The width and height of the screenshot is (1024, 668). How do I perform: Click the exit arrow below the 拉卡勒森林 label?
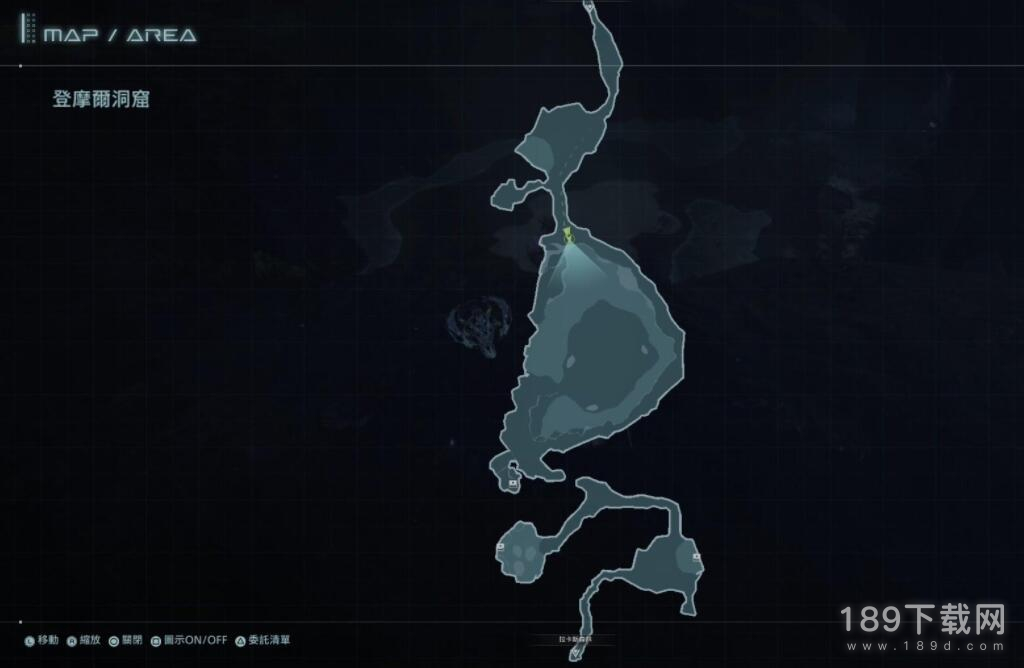576,655
